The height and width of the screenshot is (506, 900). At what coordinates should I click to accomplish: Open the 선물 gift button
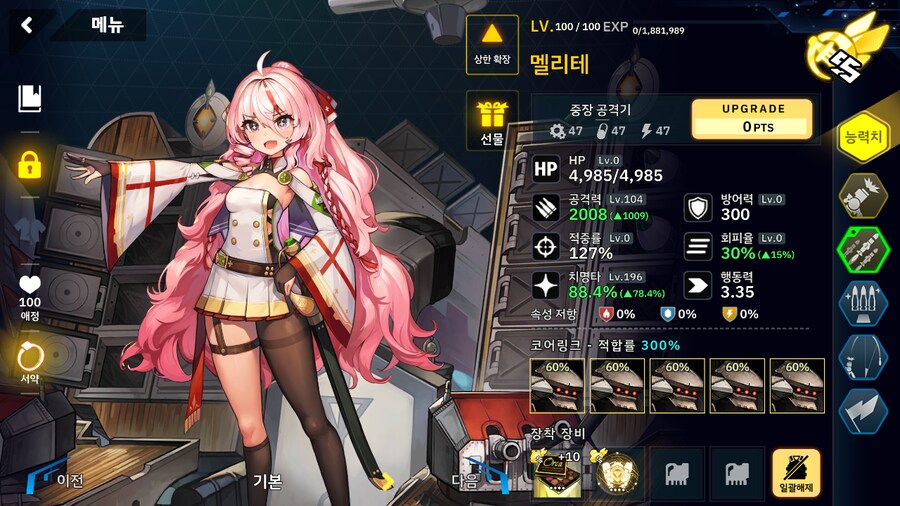pyautogui.click(x=492, y=122)
